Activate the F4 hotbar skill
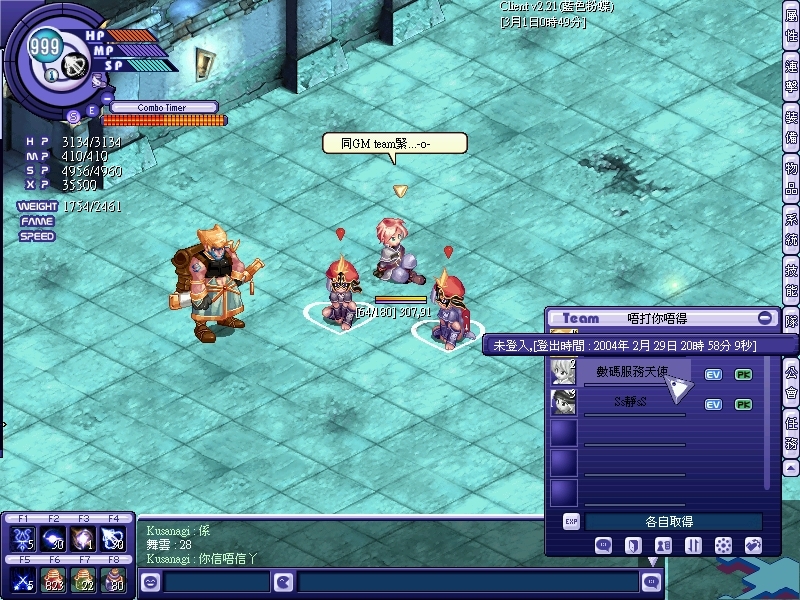The image size is (800, 600). point(114,538)
